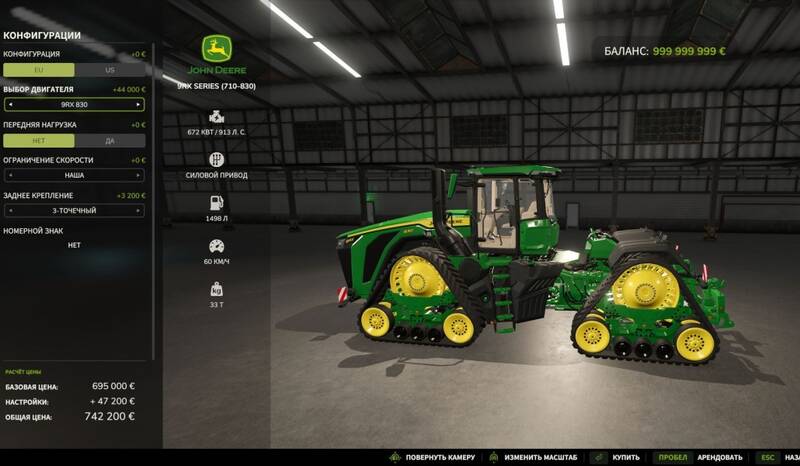Screen dimensions: 800x466
Task: Choose ДА for front loading
Action: (x=110, y=141)
